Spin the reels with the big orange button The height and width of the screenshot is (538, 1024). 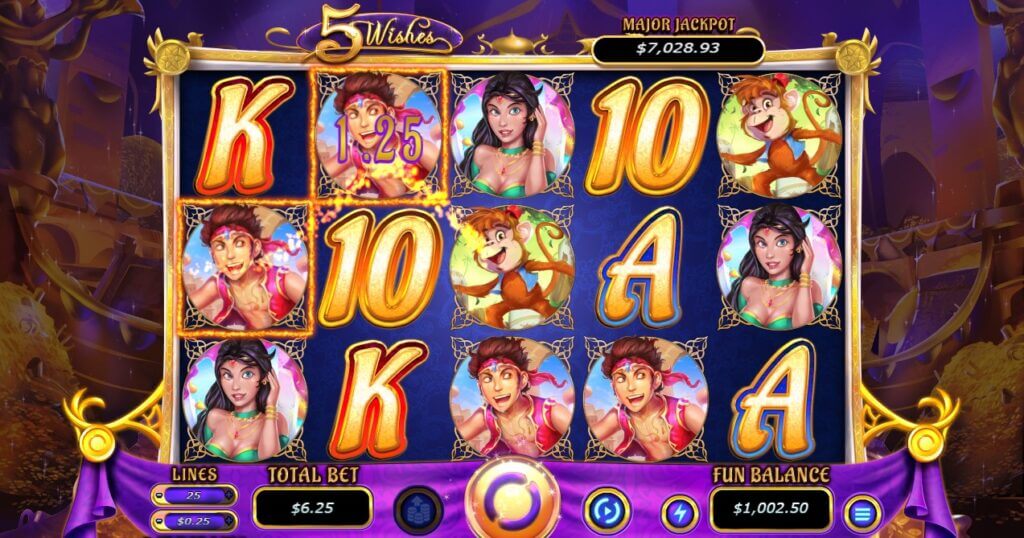pos(513,502)
